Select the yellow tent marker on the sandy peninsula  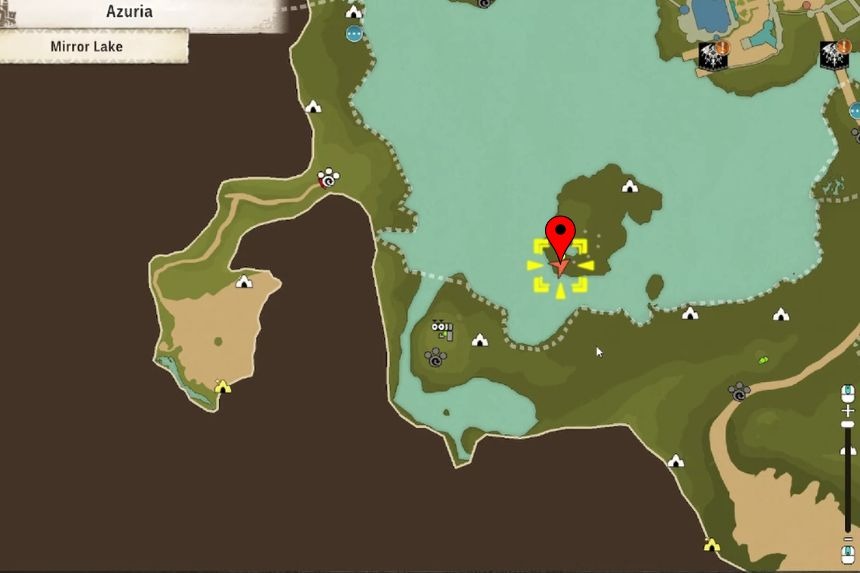pos(223,386)
